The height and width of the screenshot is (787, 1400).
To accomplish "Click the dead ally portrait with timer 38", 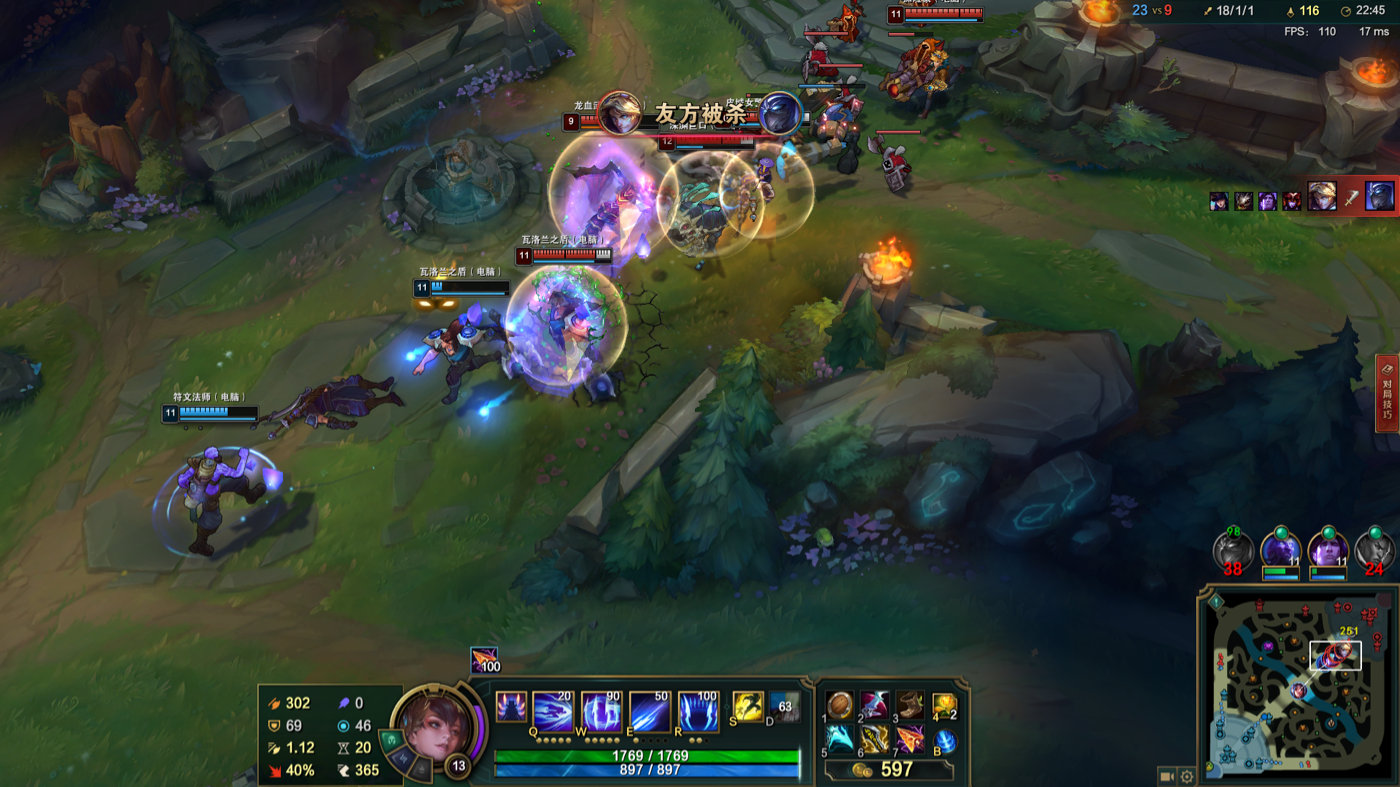I will coord(1232,550).
